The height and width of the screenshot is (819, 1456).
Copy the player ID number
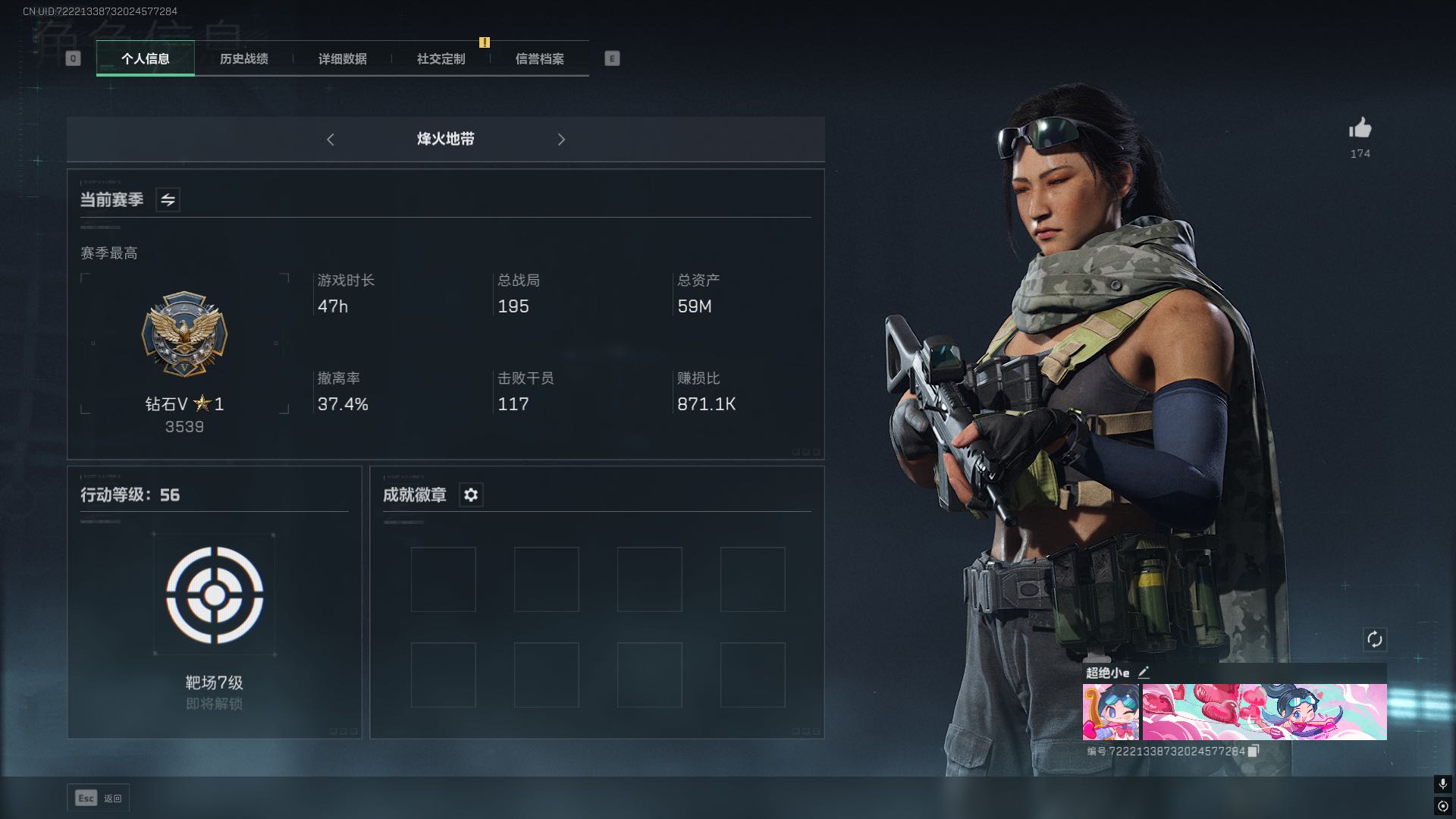[x=1254, y=751]
